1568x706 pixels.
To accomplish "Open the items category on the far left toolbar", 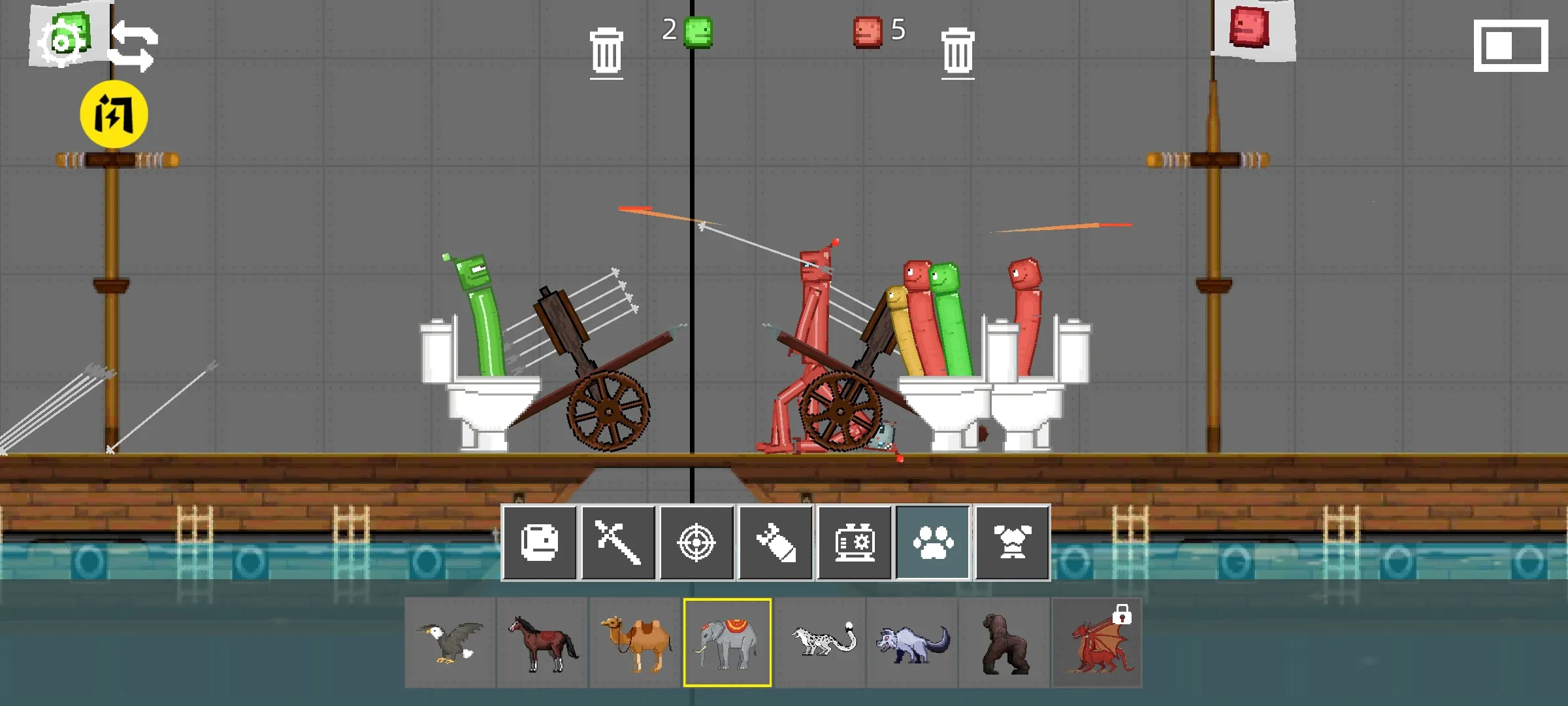I will click(540, 542).
